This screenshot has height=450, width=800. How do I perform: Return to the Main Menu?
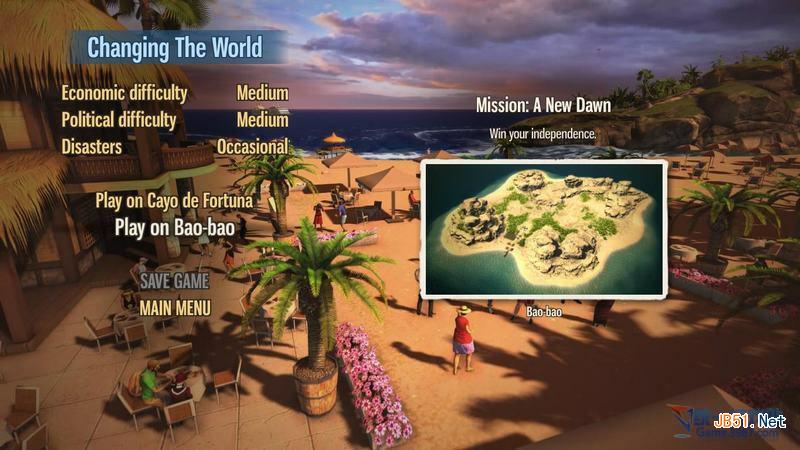pyautogui.click(x=175, y=307)
